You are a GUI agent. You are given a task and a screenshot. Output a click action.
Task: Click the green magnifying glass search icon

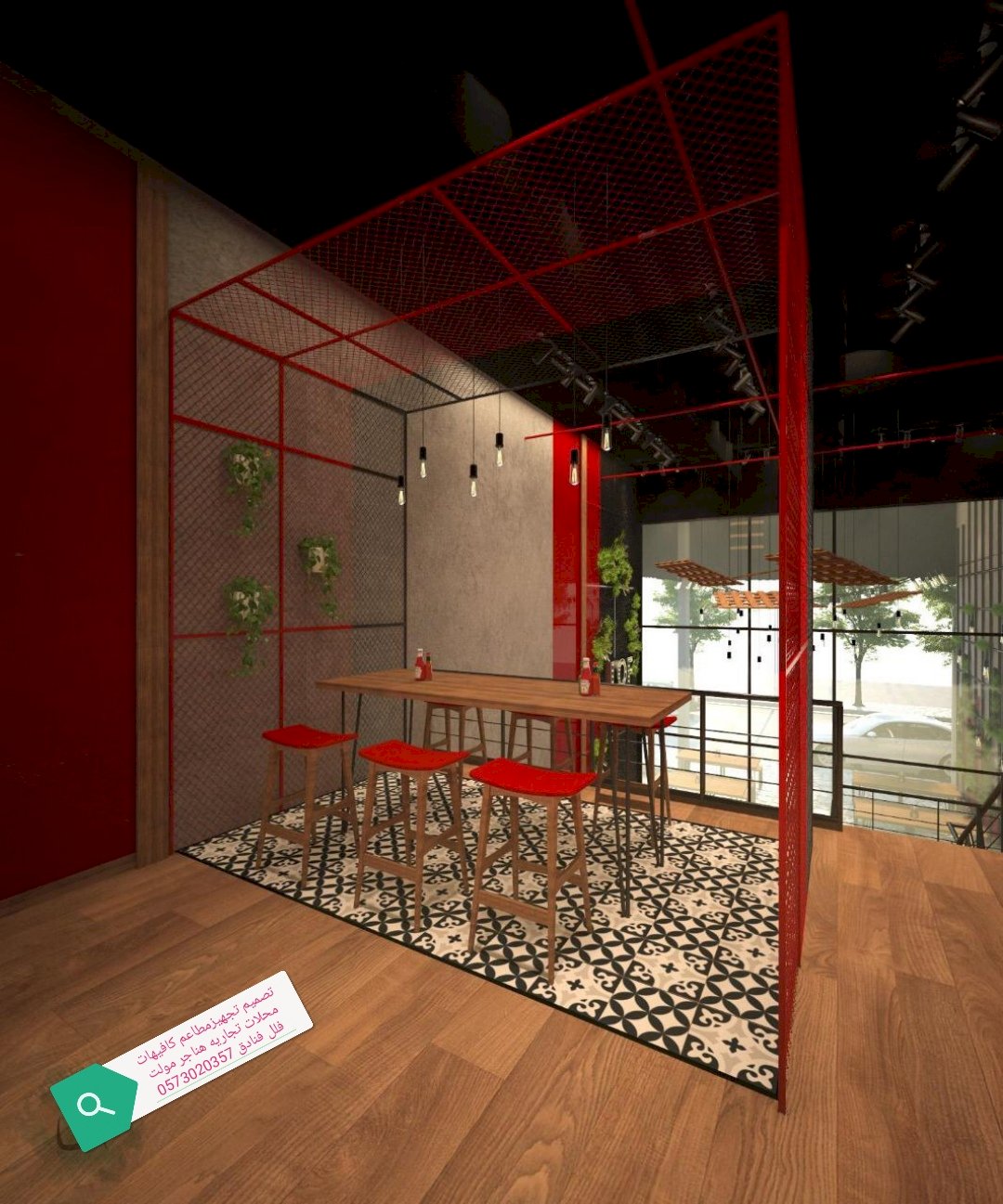pos(94,1106)
